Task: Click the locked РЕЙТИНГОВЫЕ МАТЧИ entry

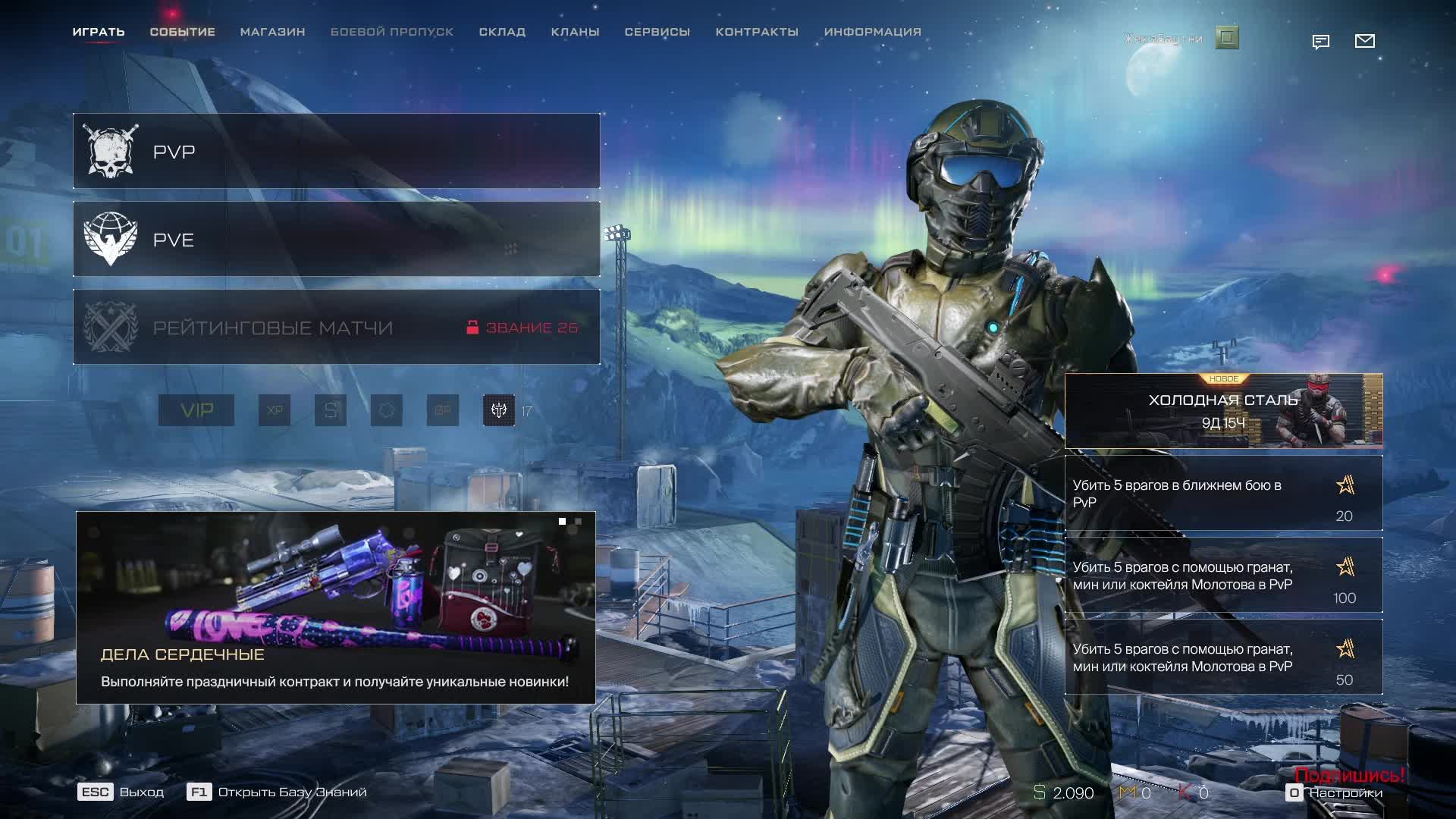Action: pyautogui.click(x=336, y=327)
